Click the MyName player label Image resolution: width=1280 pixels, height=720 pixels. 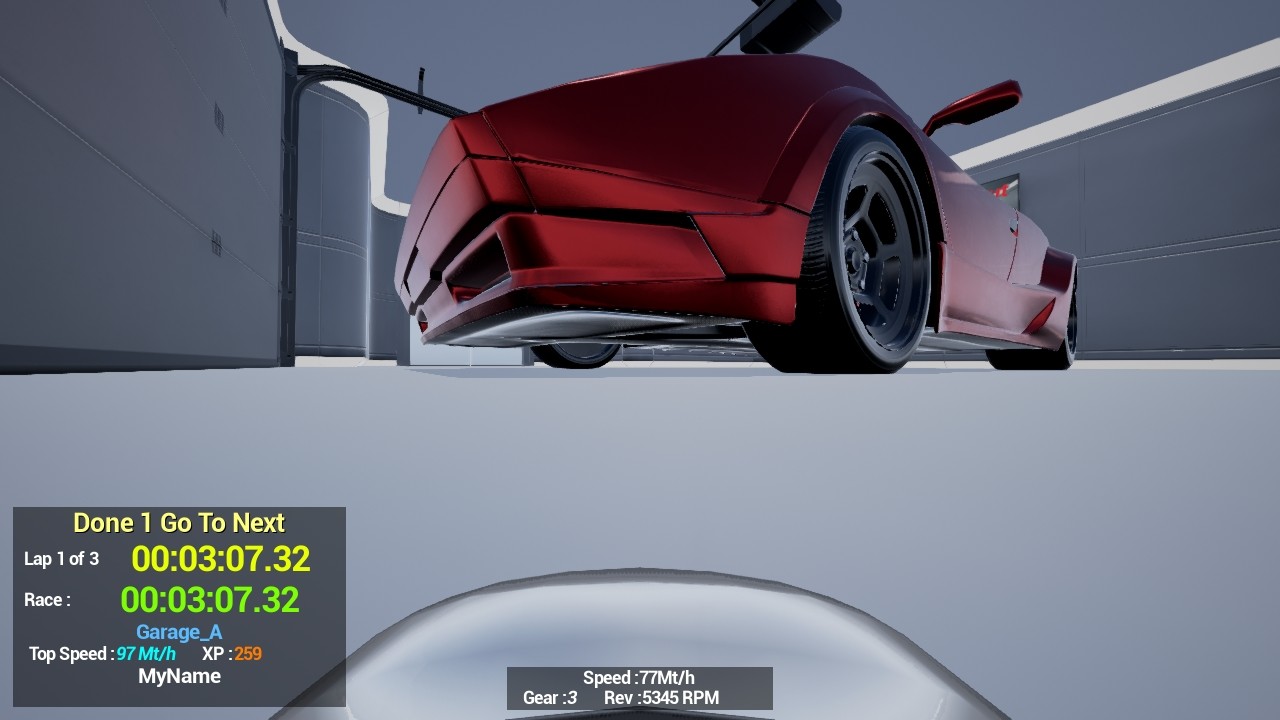180,676
